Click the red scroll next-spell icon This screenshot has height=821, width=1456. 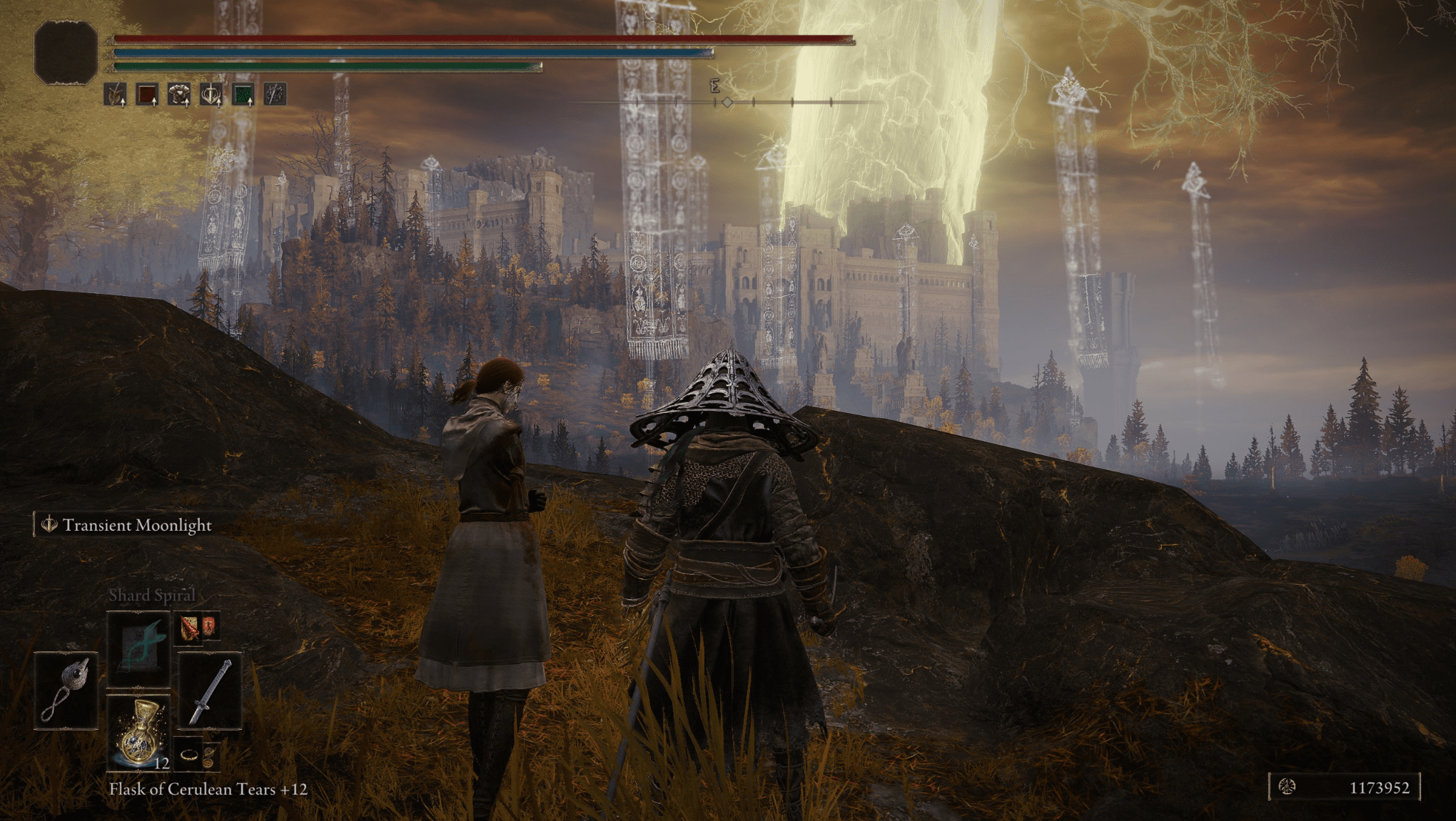[x=189, y=628]
